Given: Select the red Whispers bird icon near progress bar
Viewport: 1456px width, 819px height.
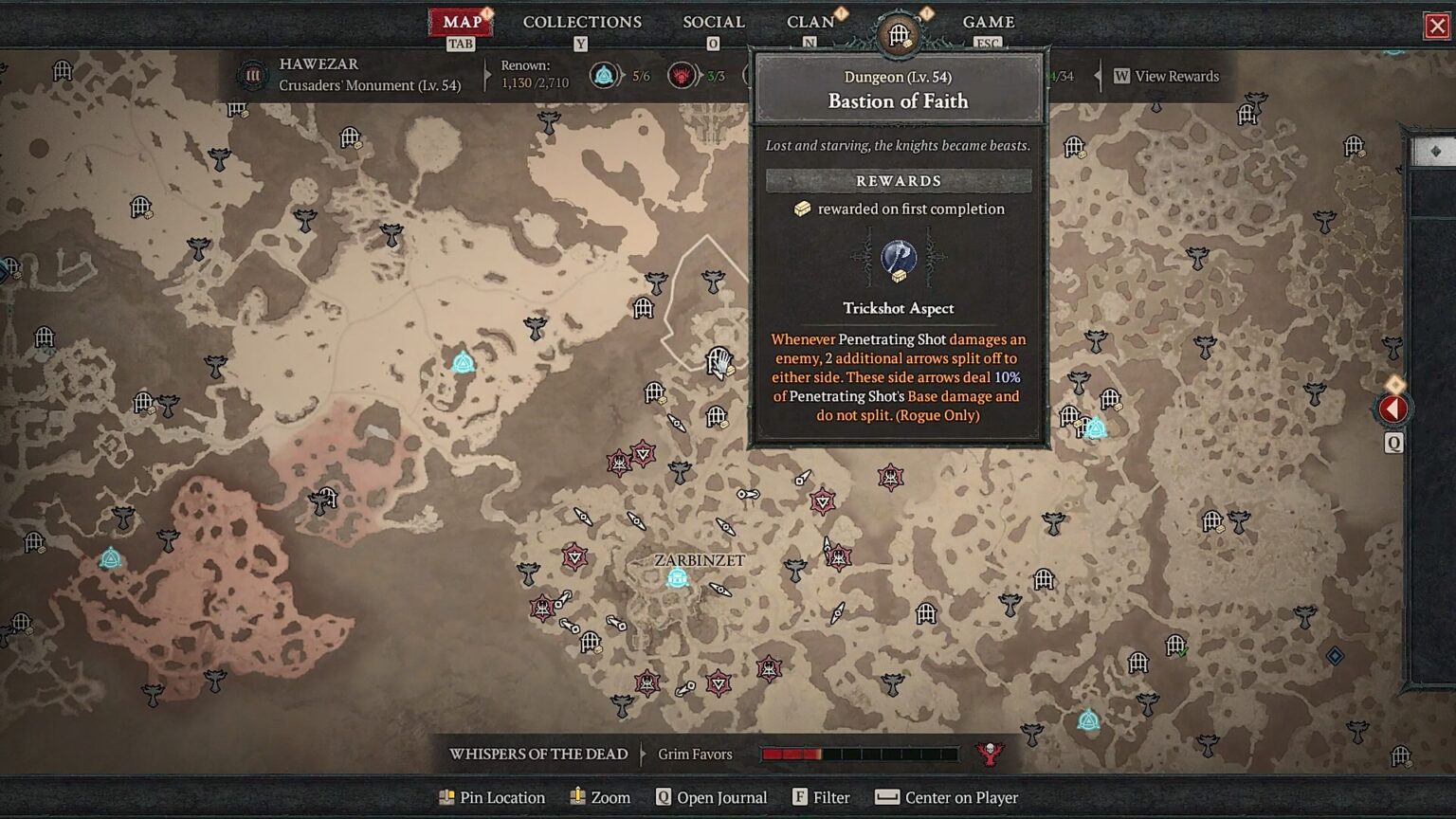Looking at the screenshot, I should [992, 753].
